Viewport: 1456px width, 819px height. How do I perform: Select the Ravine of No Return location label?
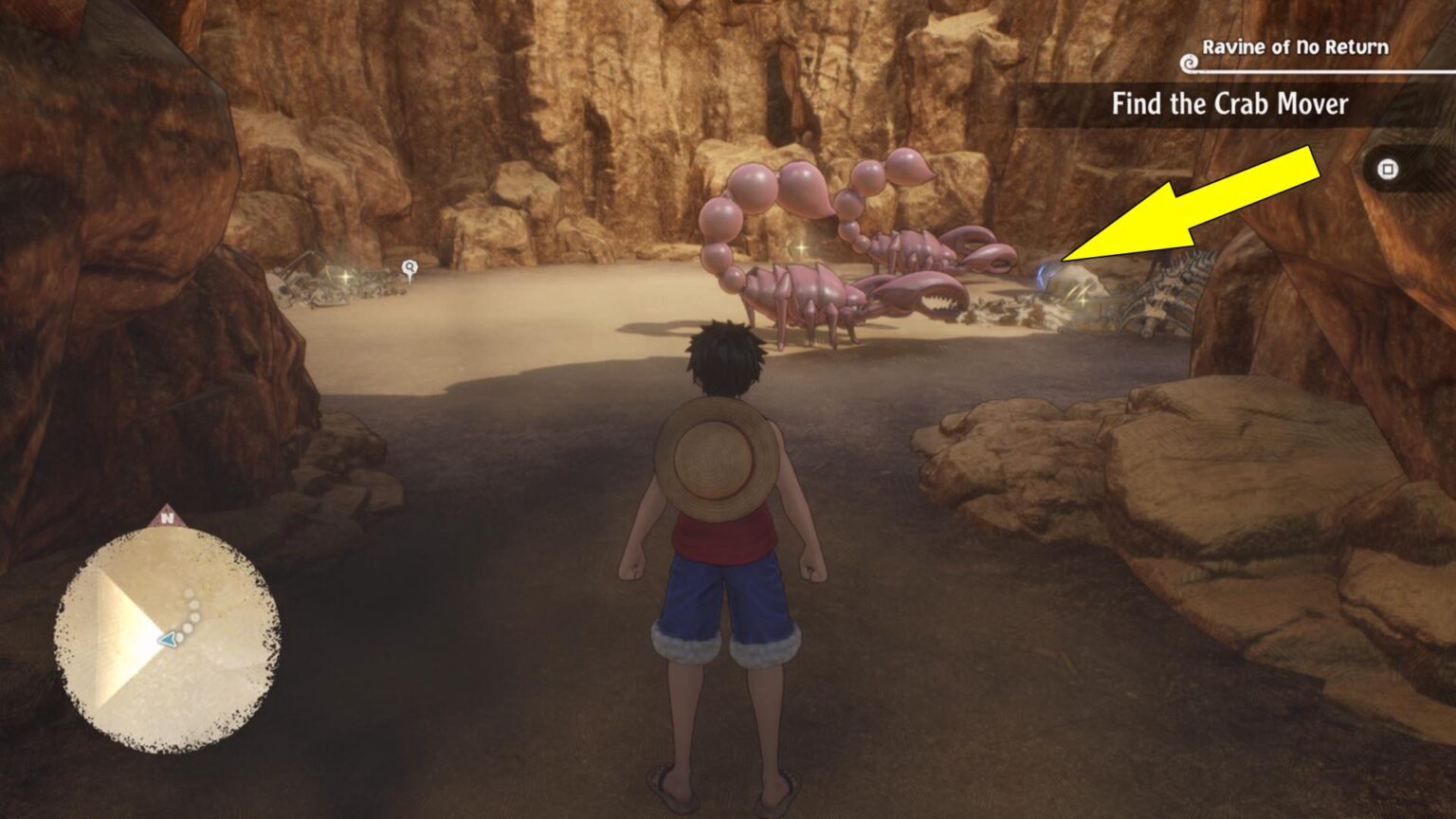[1294, 47]
